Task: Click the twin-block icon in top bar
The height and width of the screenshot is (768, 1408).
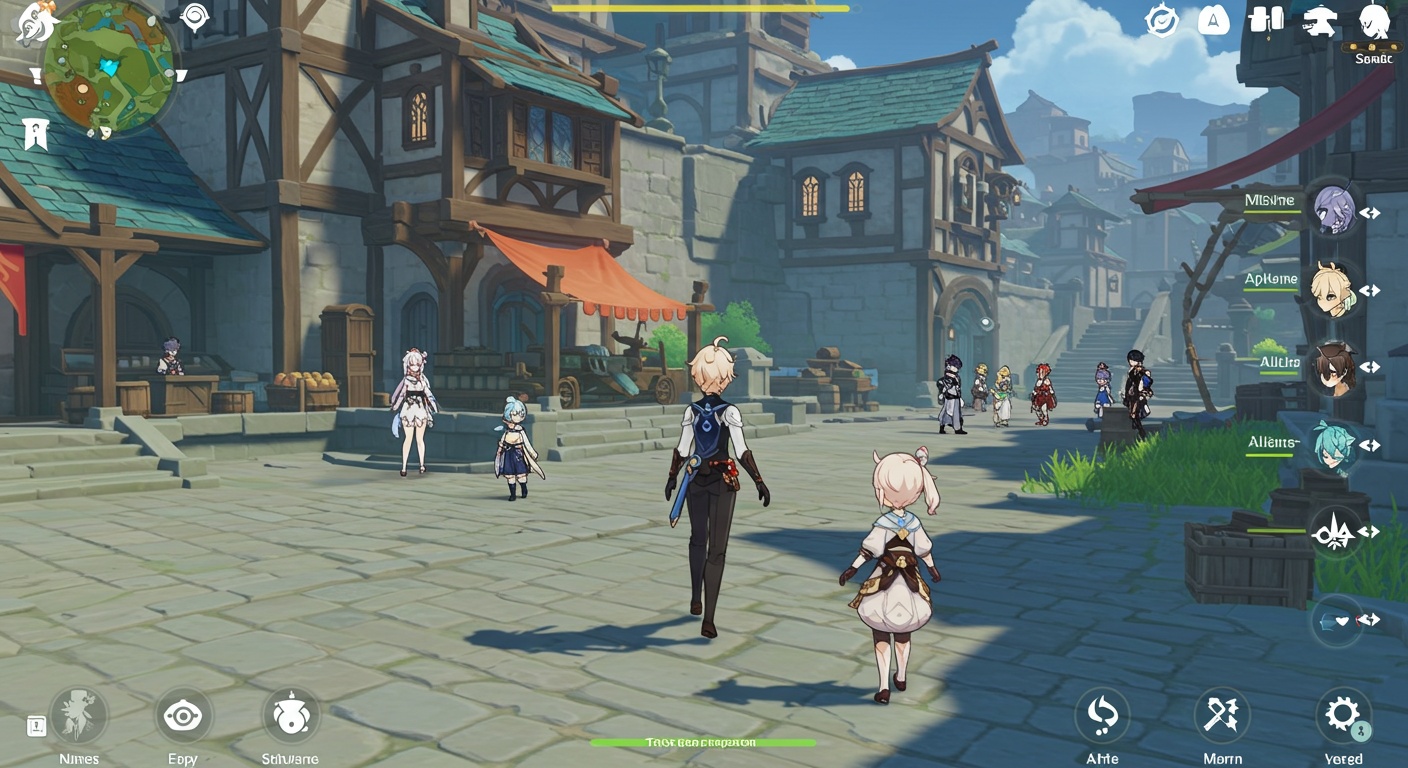Action: (x=1267, y=20)
